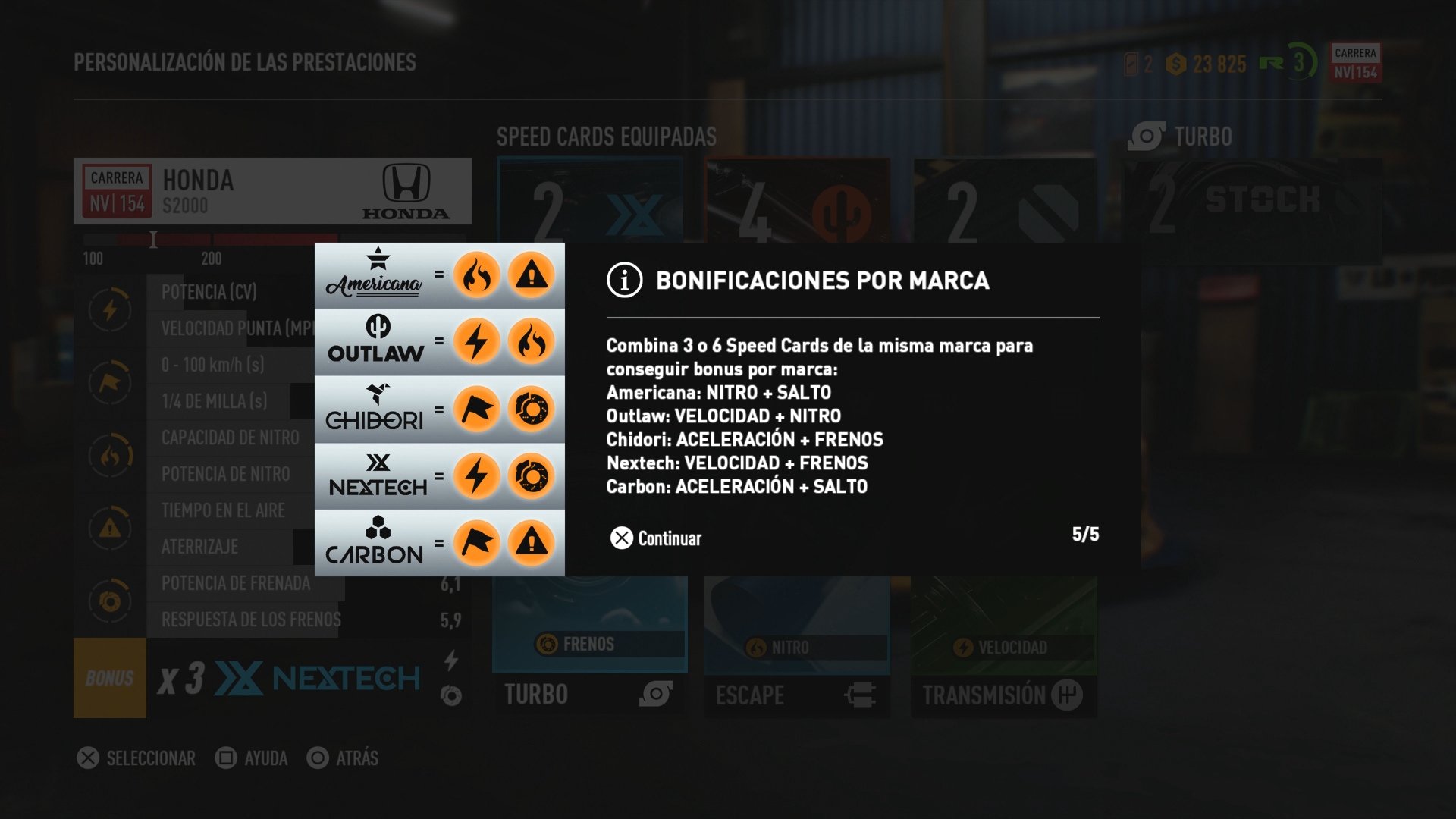Click the Nextech brand logo
Image resolution: width=1456 pixels, height=819 pixels.
point(378,474)
